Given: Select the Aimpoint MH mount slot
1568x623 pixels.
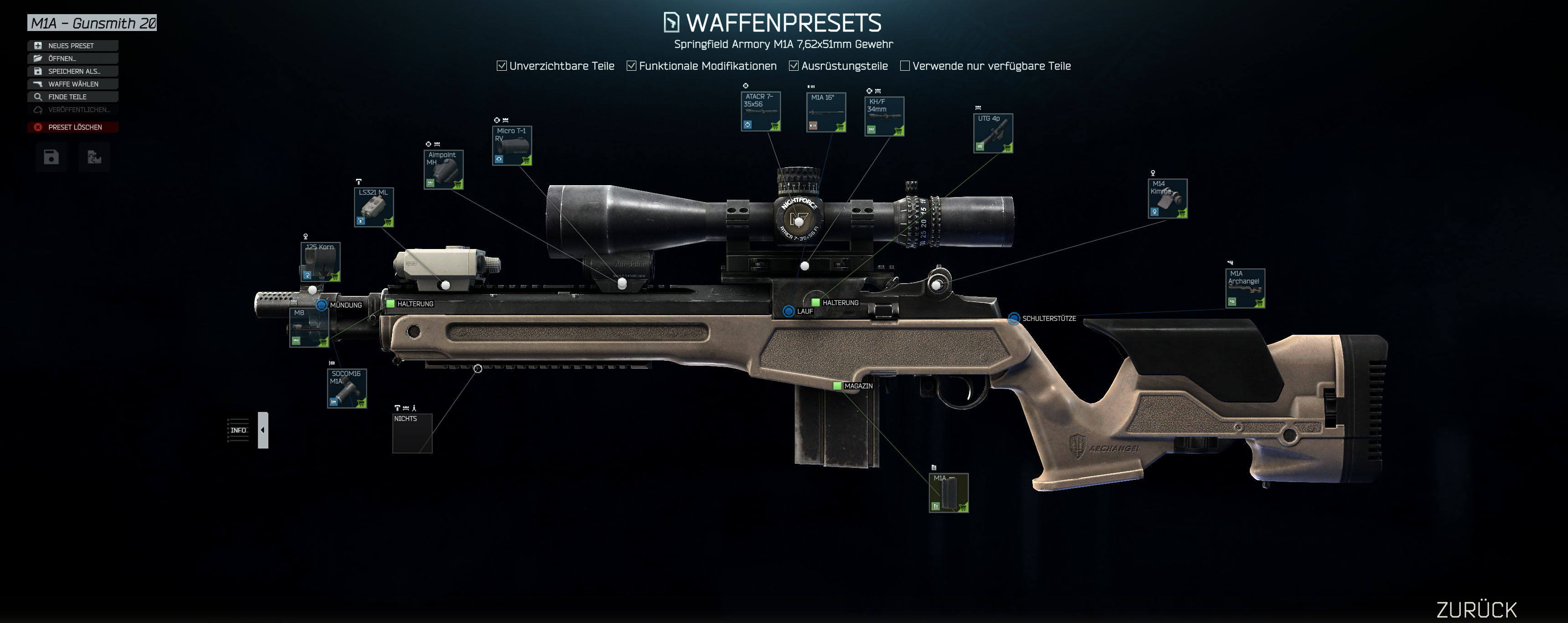Looking at the screenshot, I should click(444, 169).
